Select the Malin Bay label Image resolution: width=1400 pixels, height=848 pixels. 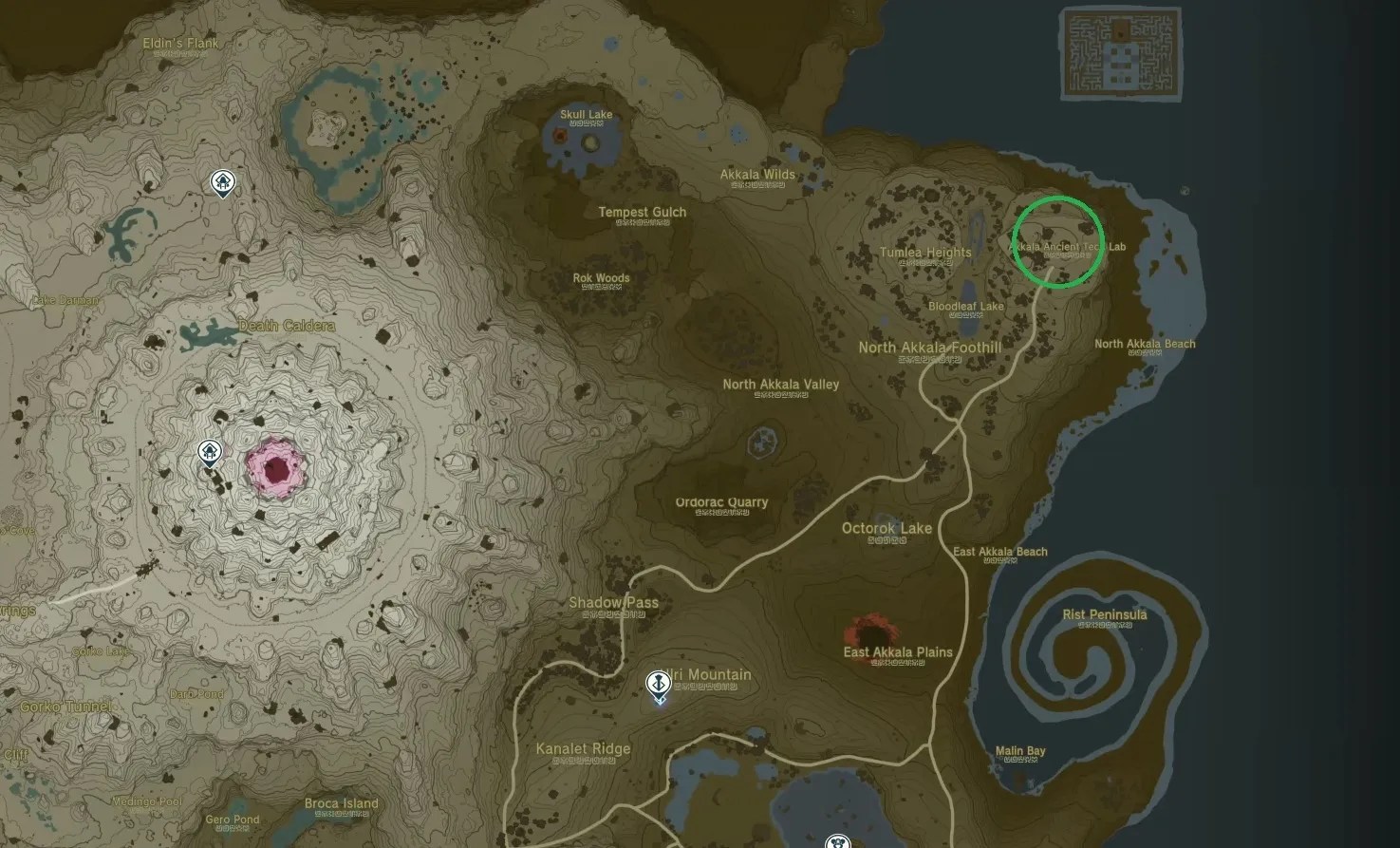point(1021,749)
